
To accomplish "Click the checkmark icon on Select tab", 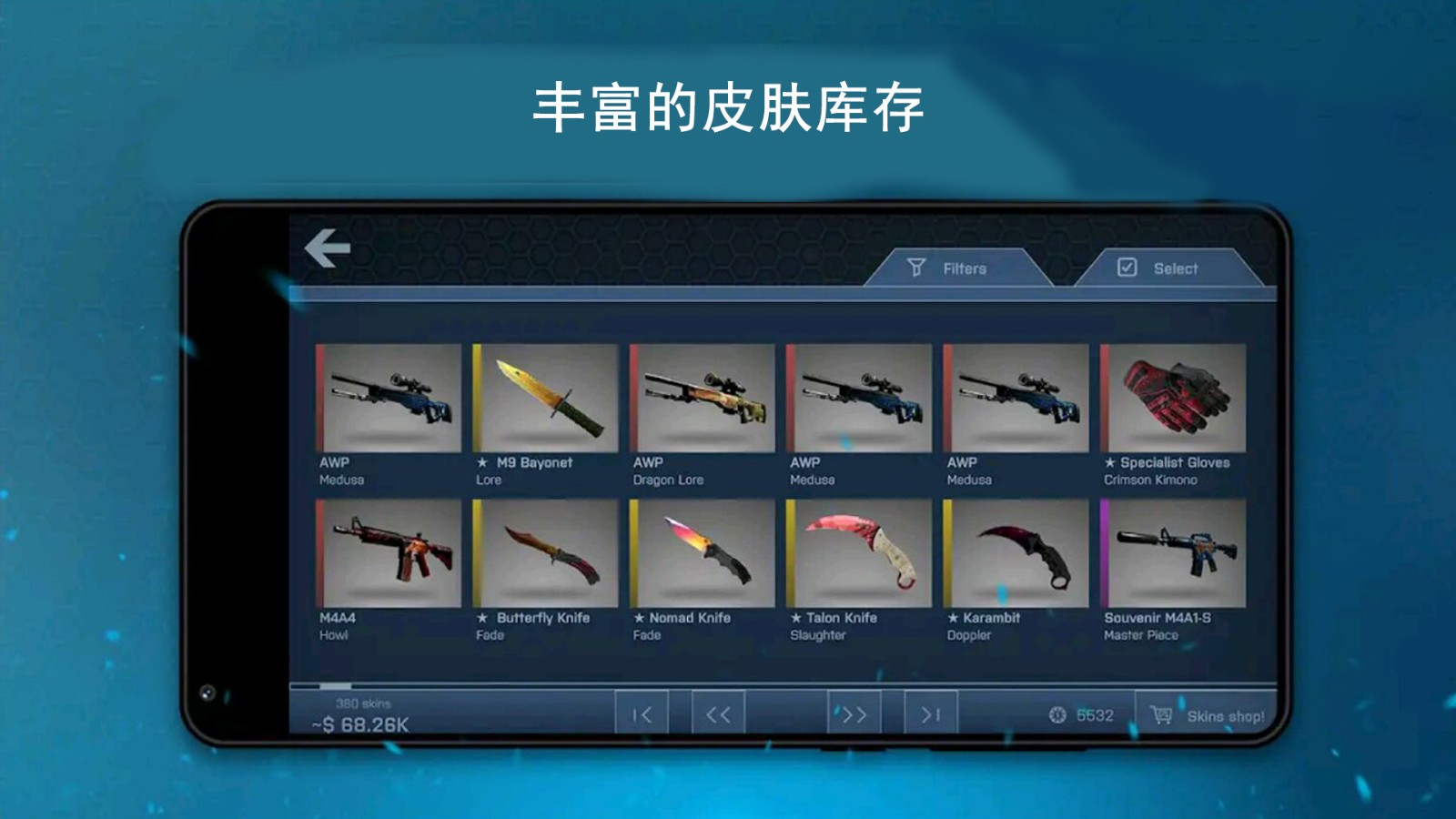I will pyautogui.click(x=1127, y=267).
